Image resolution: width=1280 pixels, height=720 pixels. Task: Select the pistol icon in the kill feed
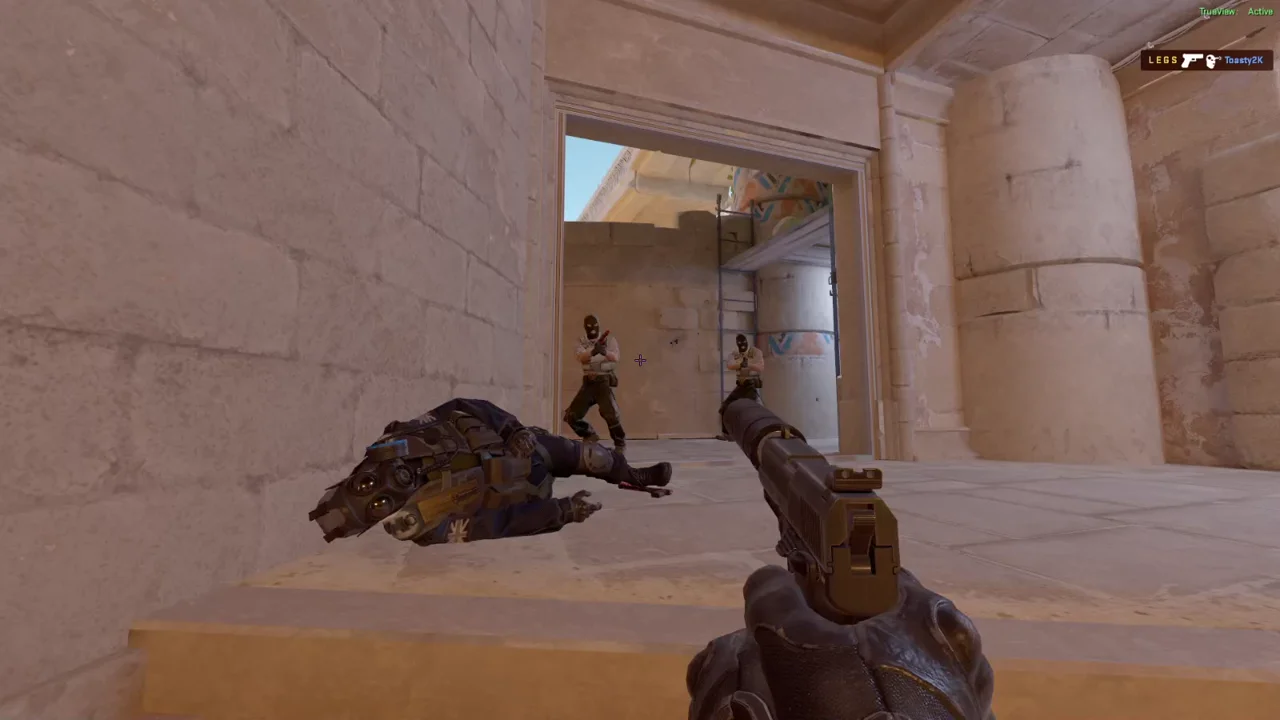(x=1191, y=61)
